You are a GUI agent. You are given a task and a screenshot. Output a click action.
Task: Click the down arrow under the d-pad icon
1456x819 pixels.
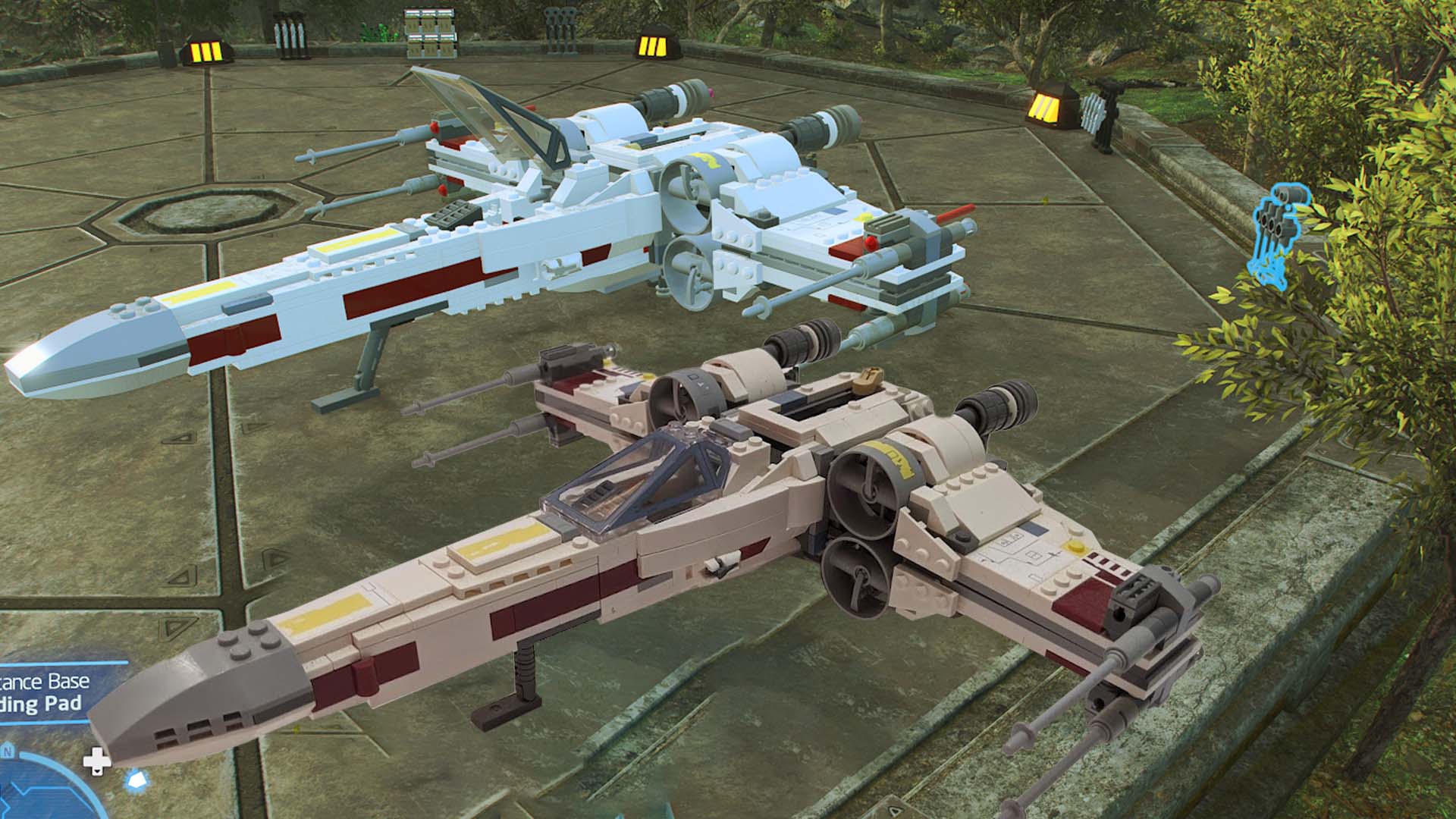click(x=97, y=772)
